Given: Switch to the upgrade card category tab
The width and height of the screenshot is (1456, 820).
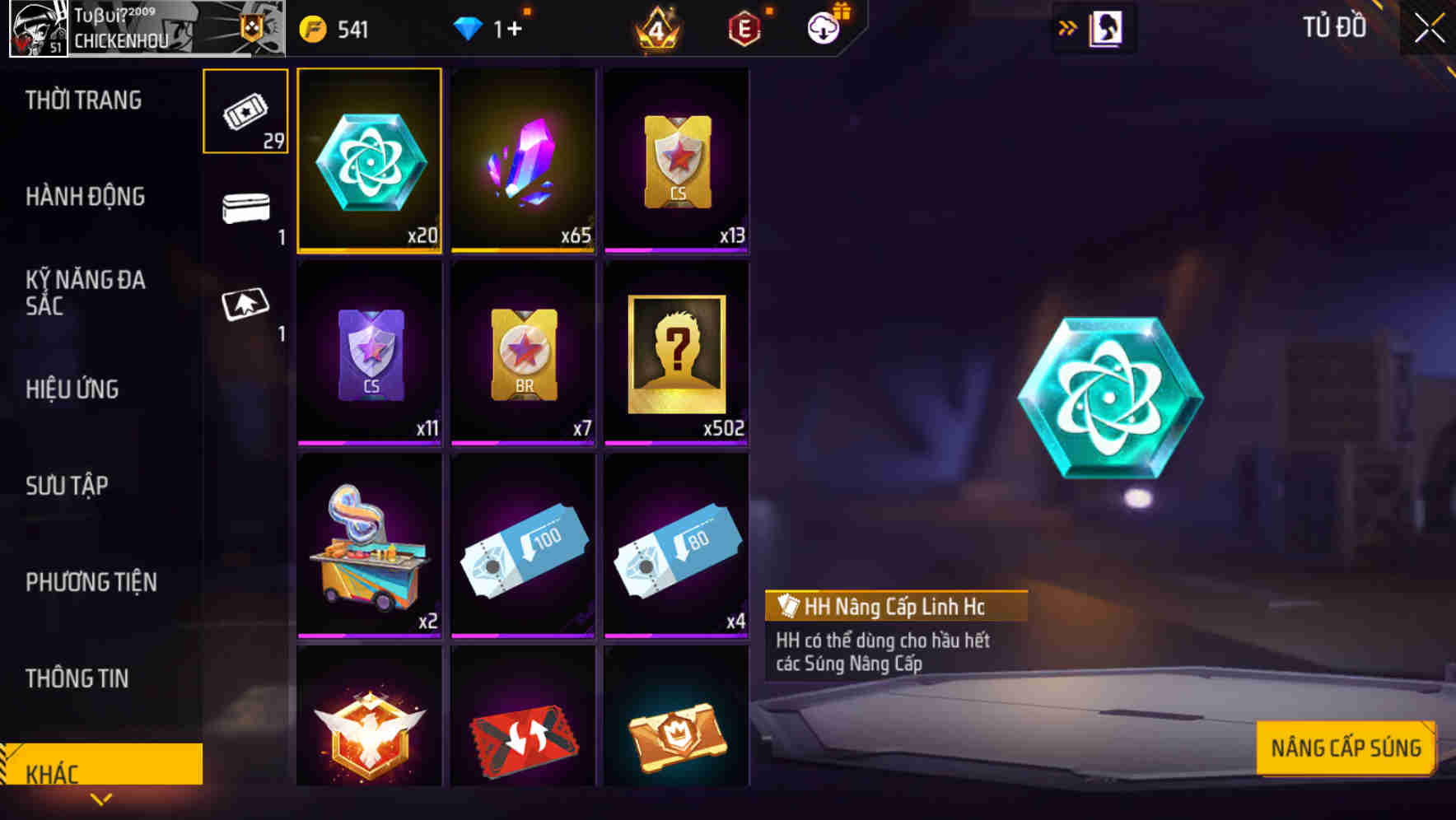Looking at the screenshot, I should [245, 305].
